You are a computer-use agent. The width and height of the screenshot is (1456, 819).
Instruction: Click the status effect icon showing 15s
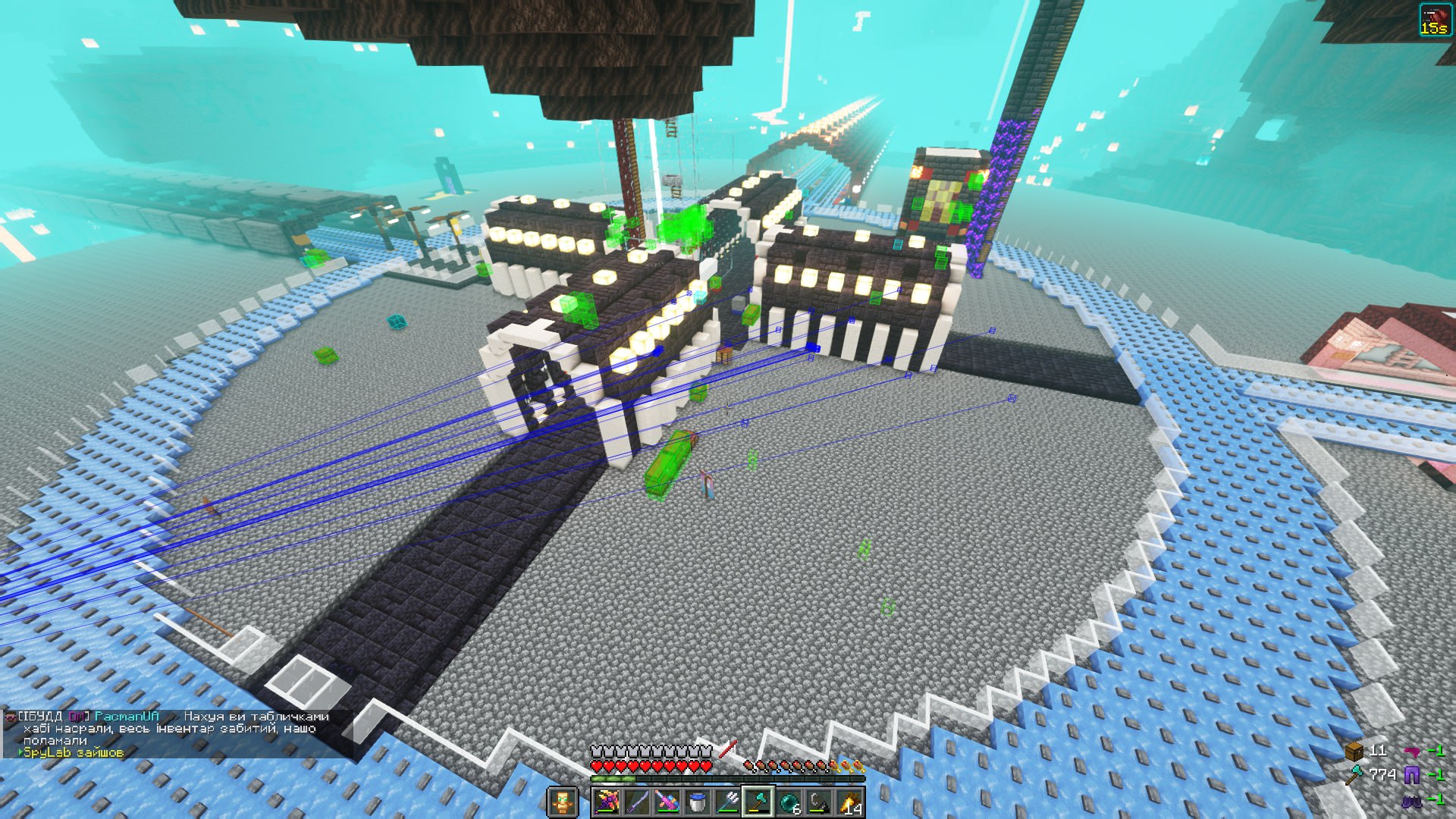pyautogui.click(x=1433, y=20)
